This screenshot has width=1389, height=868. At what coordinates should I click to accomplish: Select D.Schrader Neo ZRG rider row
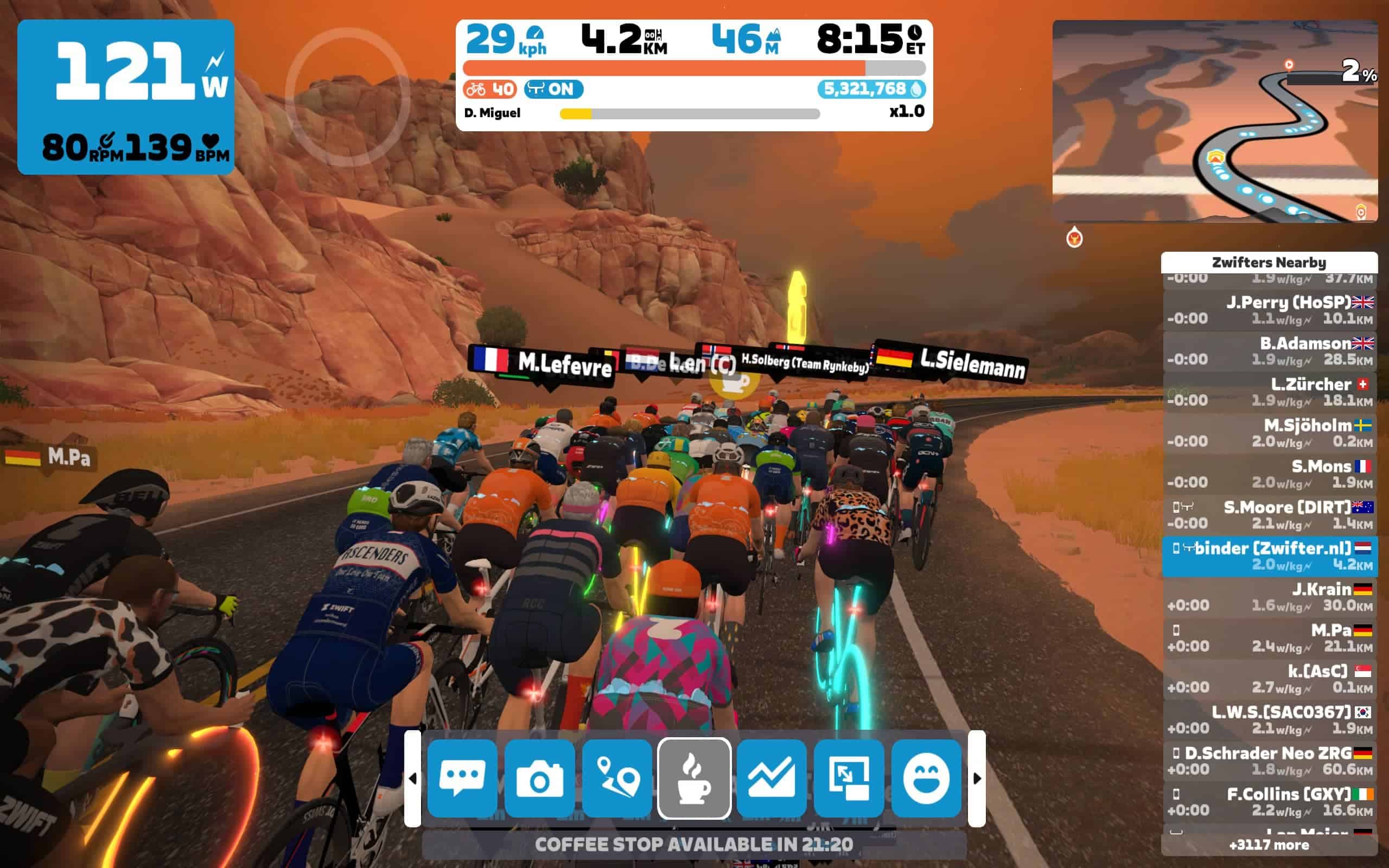coord(1270,761)
